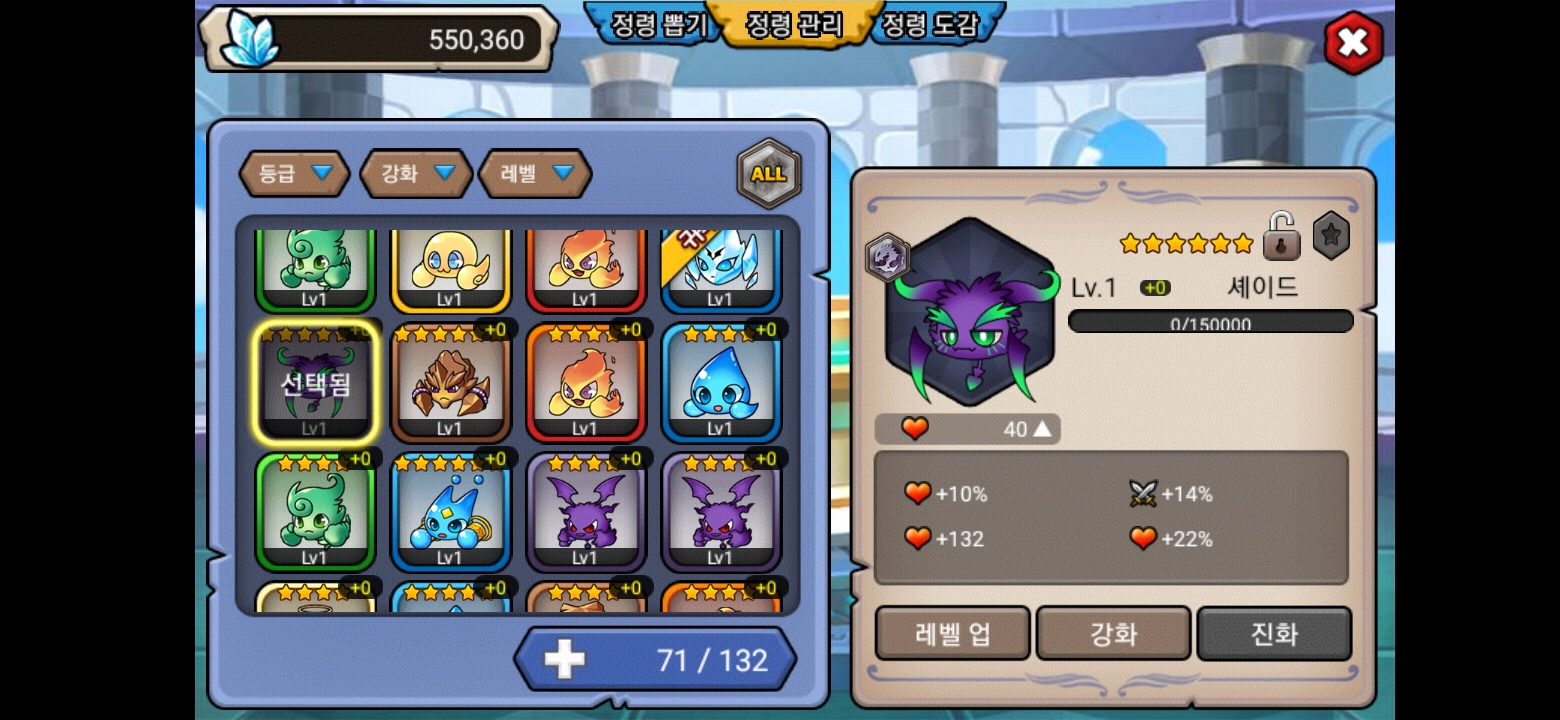This screenshot has height=720, width=1560.
Task: Expand spirit storage with the plus button
Action: point(564,660)
